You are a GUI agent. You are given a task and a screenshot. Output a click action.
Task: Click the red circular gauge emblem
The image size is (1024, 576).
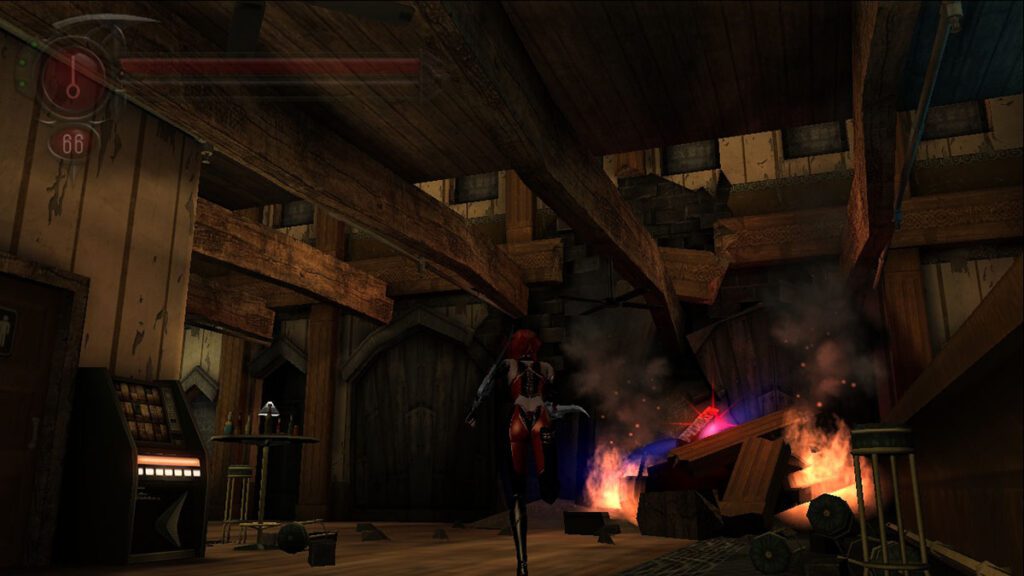click(73, 80)
